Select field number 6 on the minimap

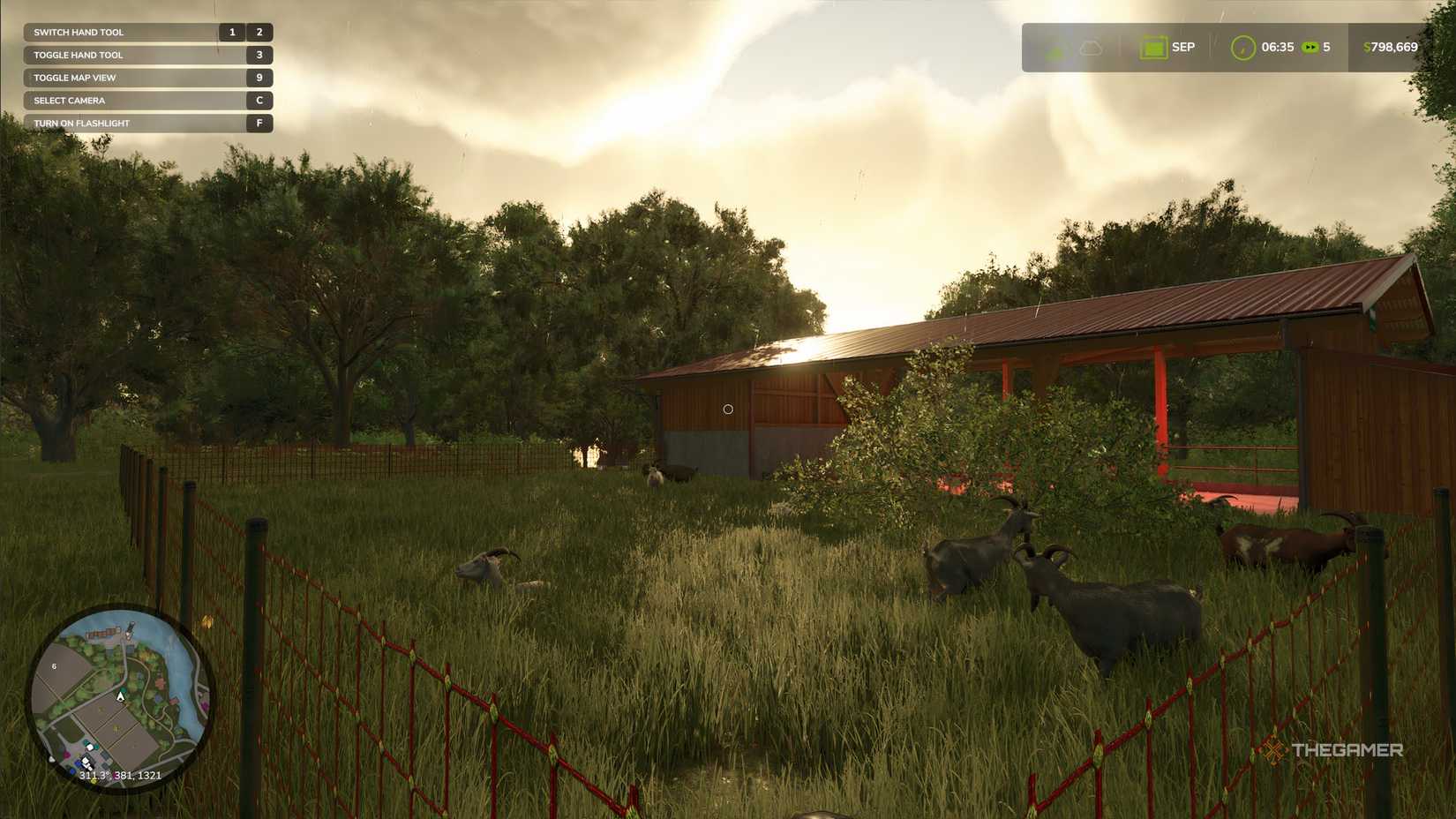[x=53, y=665]
